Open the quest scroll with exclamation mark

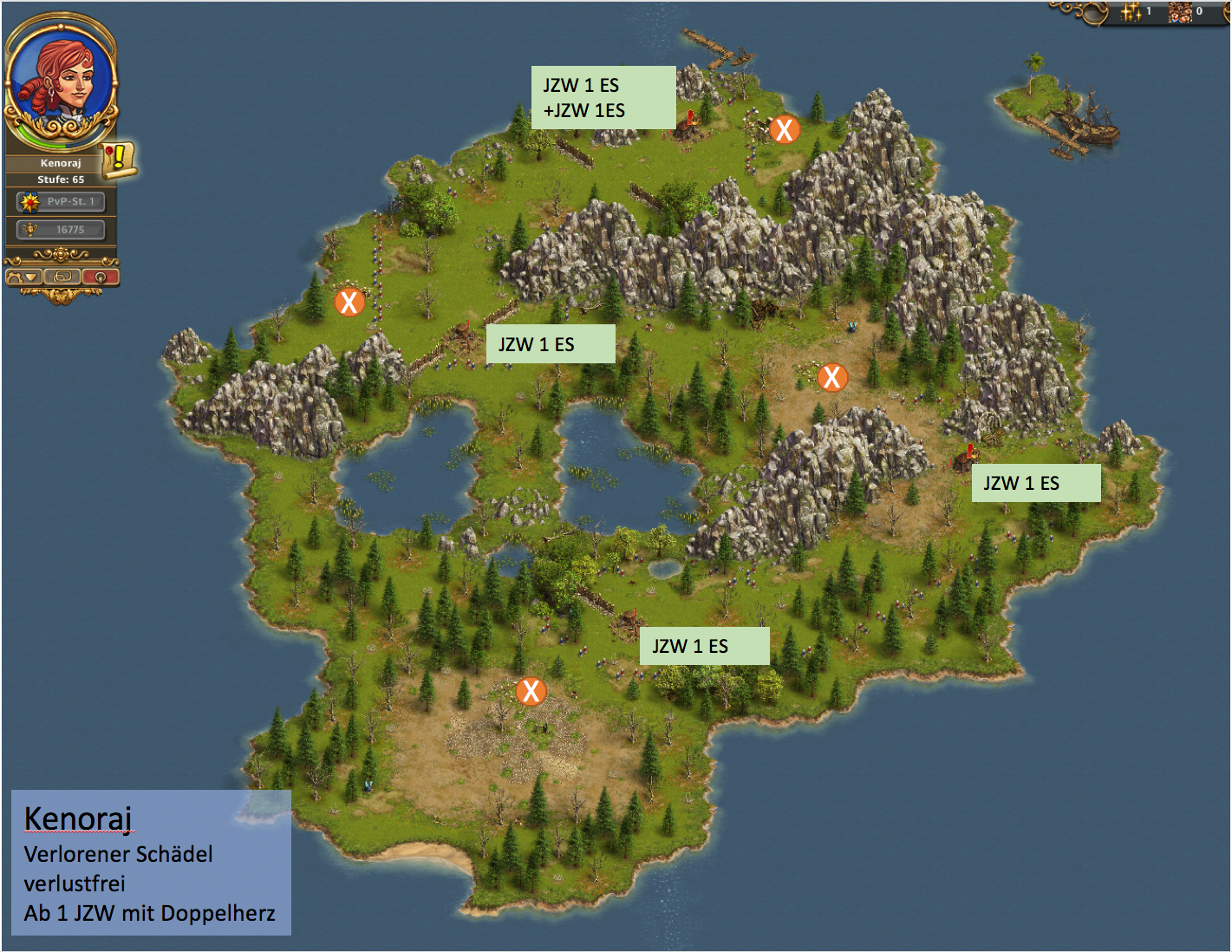(119, 159)
